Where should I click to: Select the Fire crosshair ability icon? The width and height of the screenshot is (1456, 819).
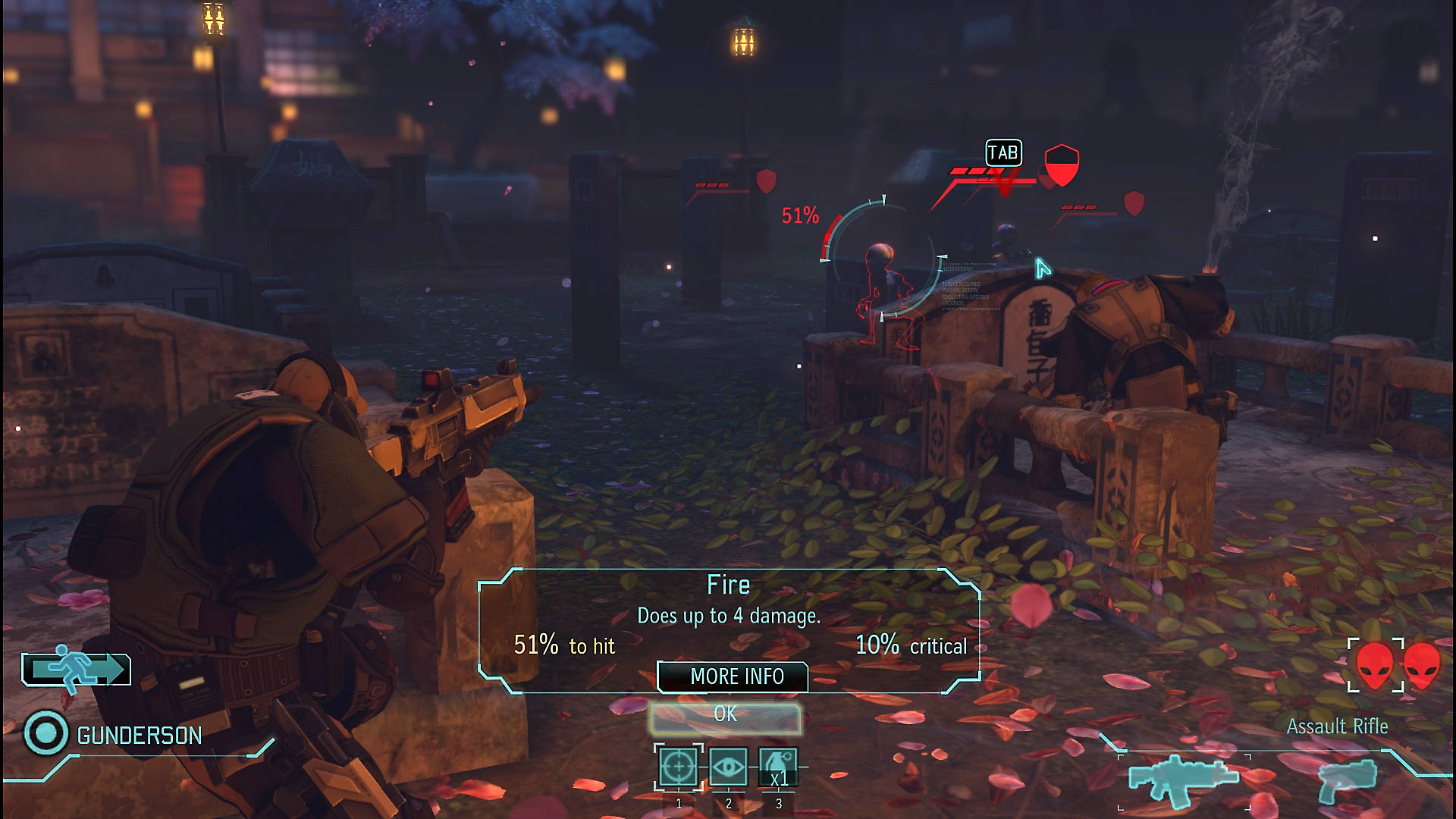click(x=678, y=767)
